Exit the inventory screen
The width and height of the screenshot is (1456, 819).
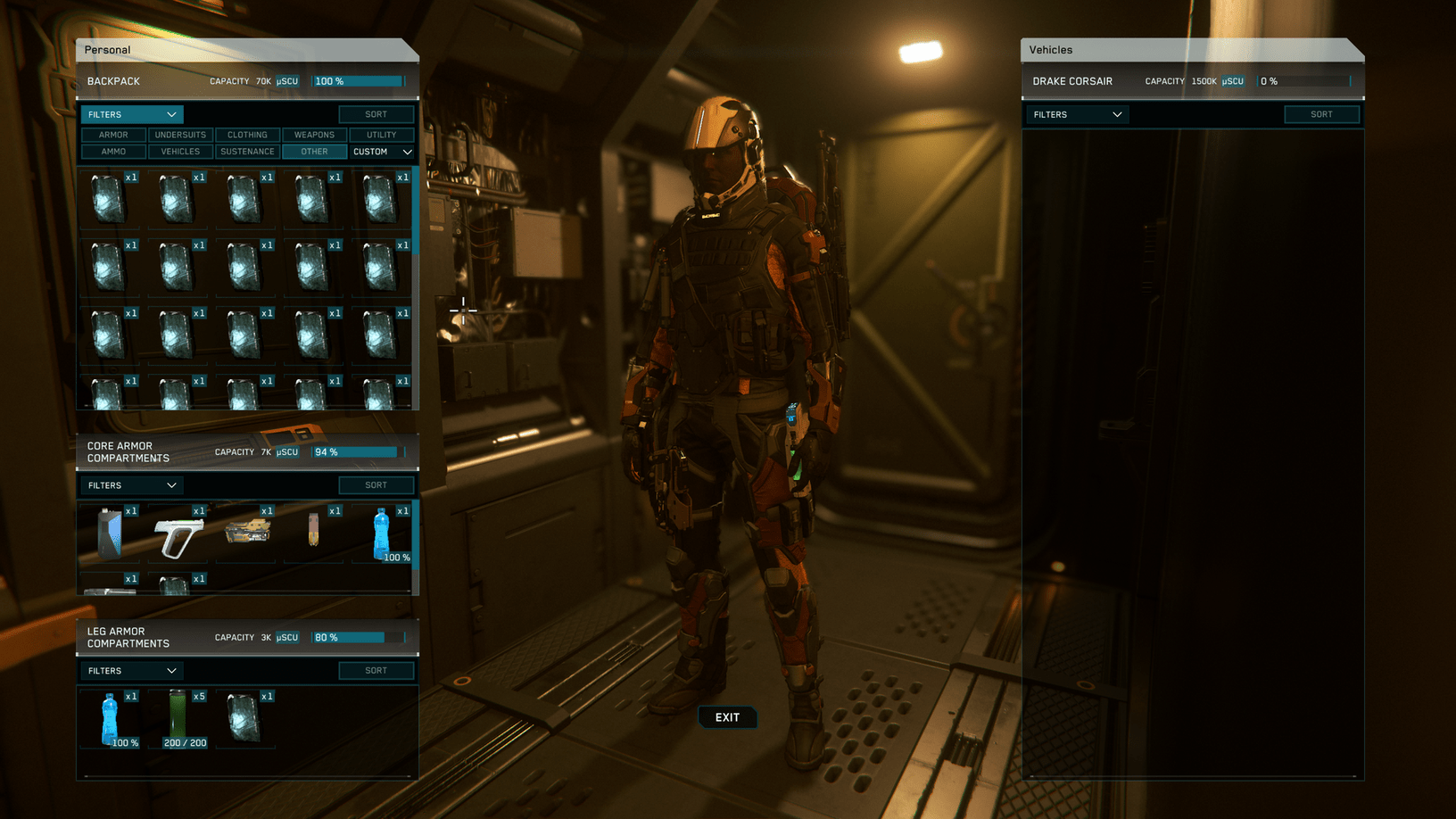pos(727,717)
